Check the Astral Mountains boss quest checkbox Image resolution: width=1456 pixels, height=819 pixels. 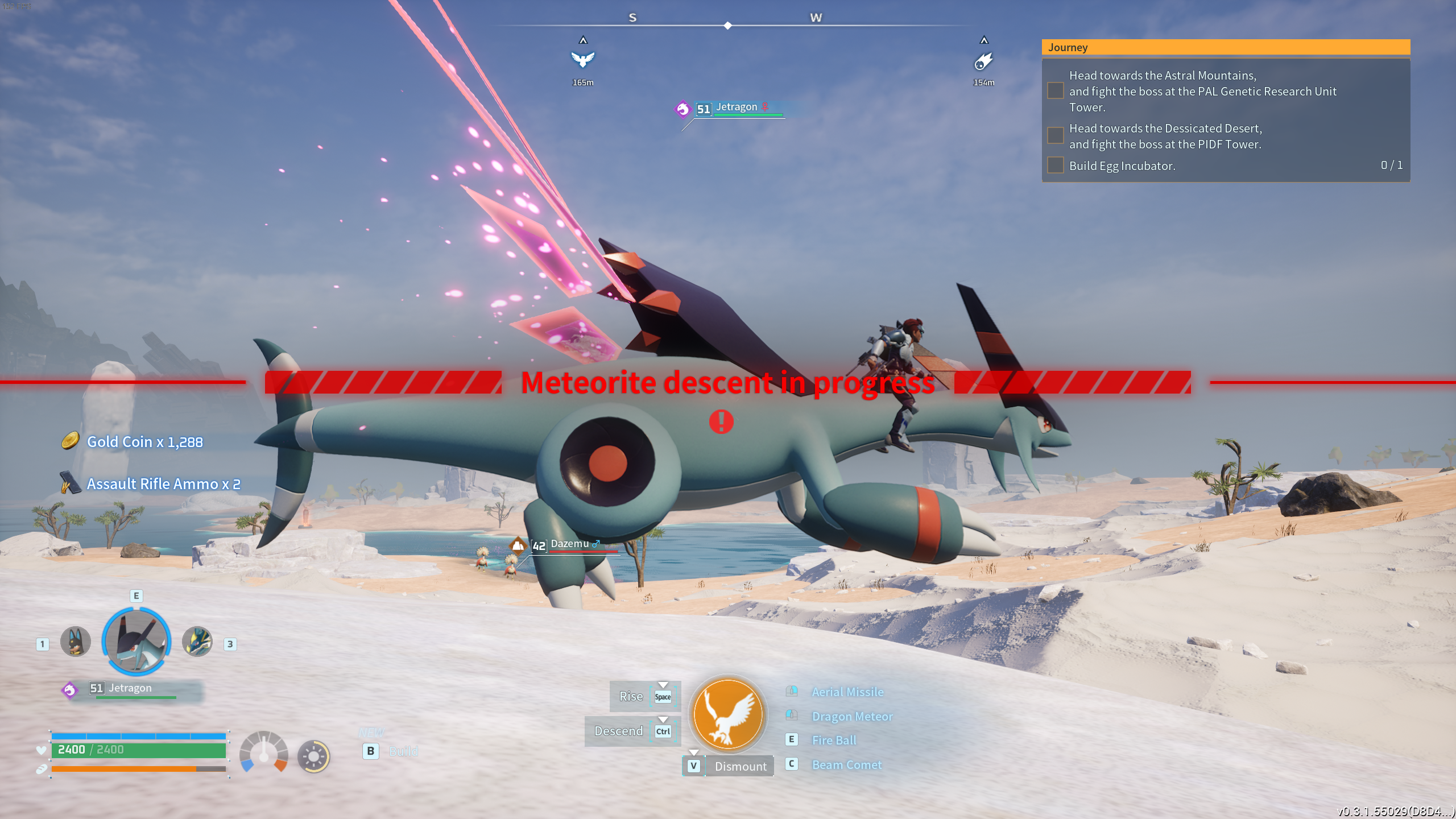pyautogui.click(x=1056, y=91)
